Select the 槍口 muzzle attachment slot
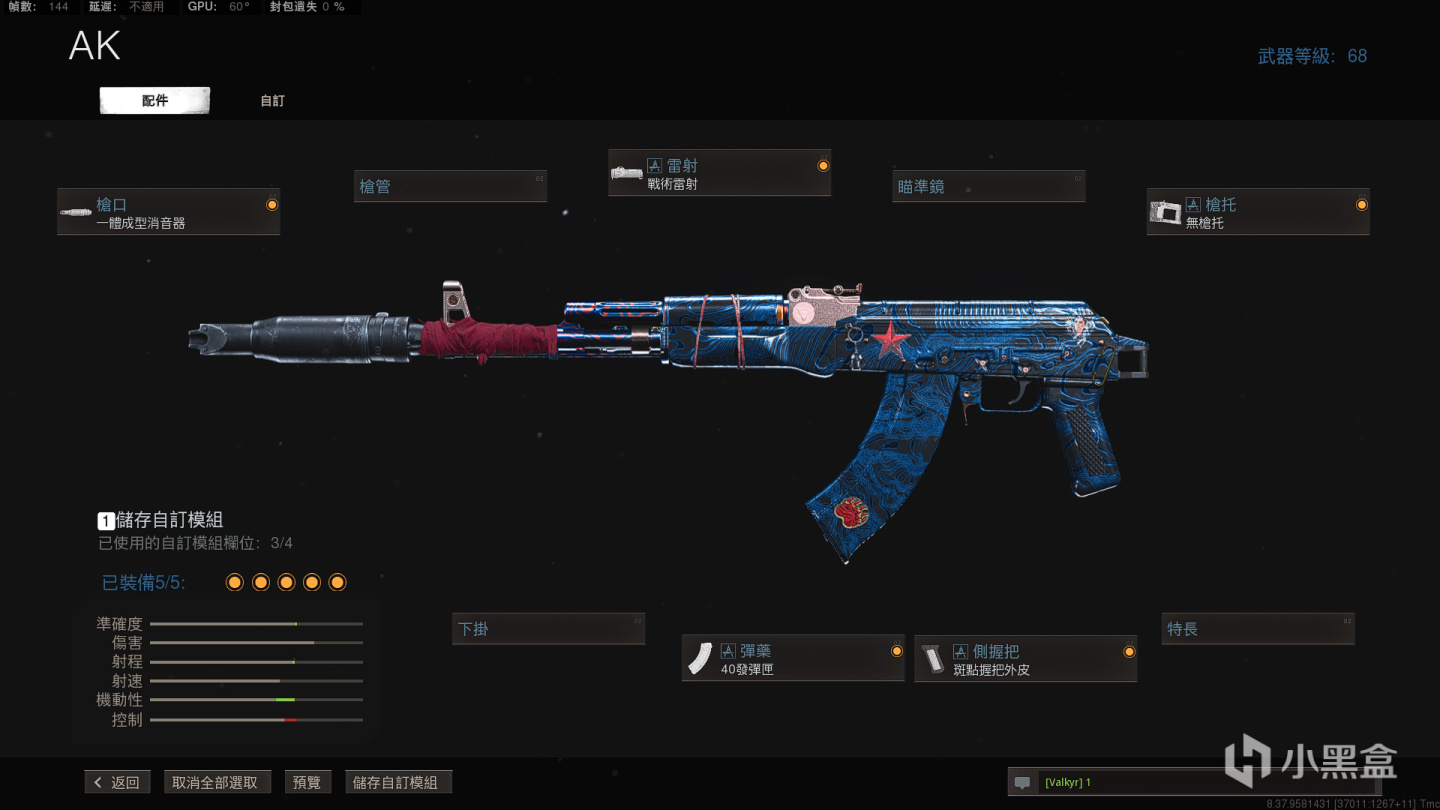The height and width of the screenshot is (810, 1440). 168,212
